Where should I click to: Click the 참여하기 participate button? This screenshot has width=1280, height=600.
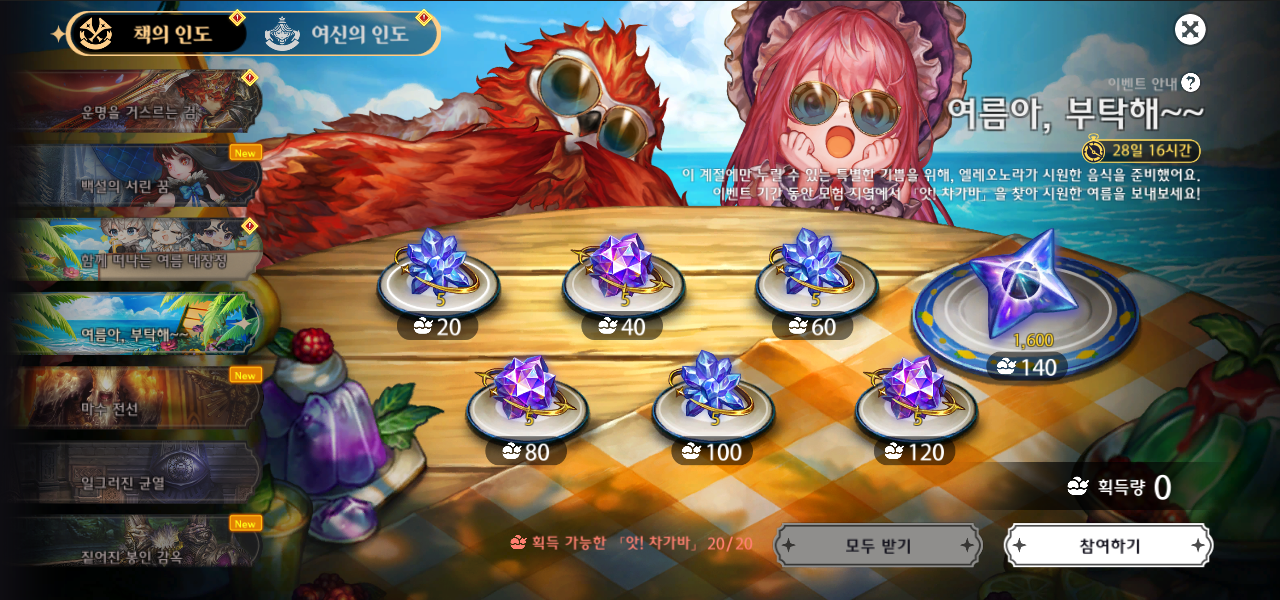(x=1108, y=546)
